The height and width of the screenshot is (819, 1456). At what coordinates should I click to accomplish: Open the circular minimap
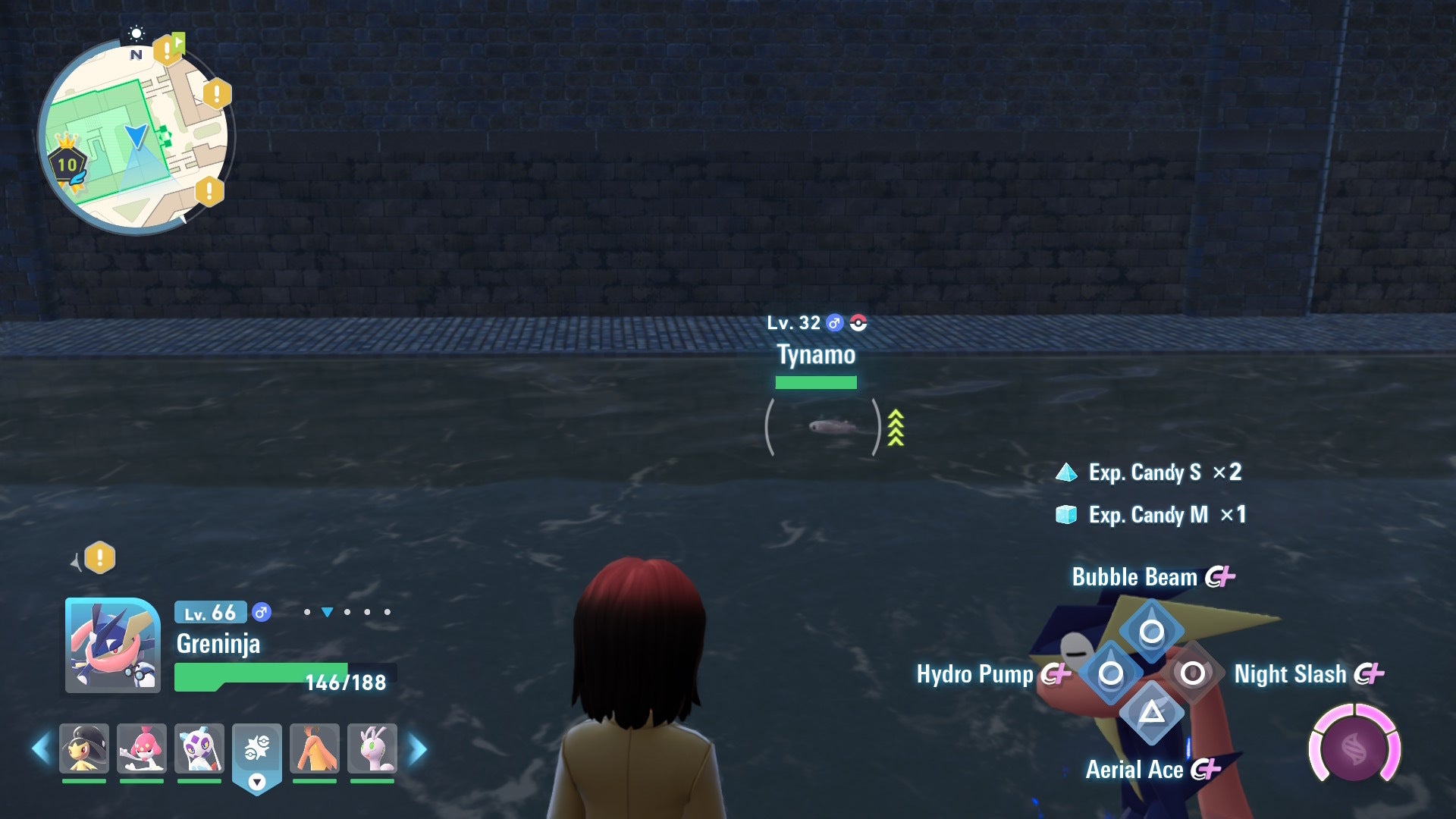point(136,136)
